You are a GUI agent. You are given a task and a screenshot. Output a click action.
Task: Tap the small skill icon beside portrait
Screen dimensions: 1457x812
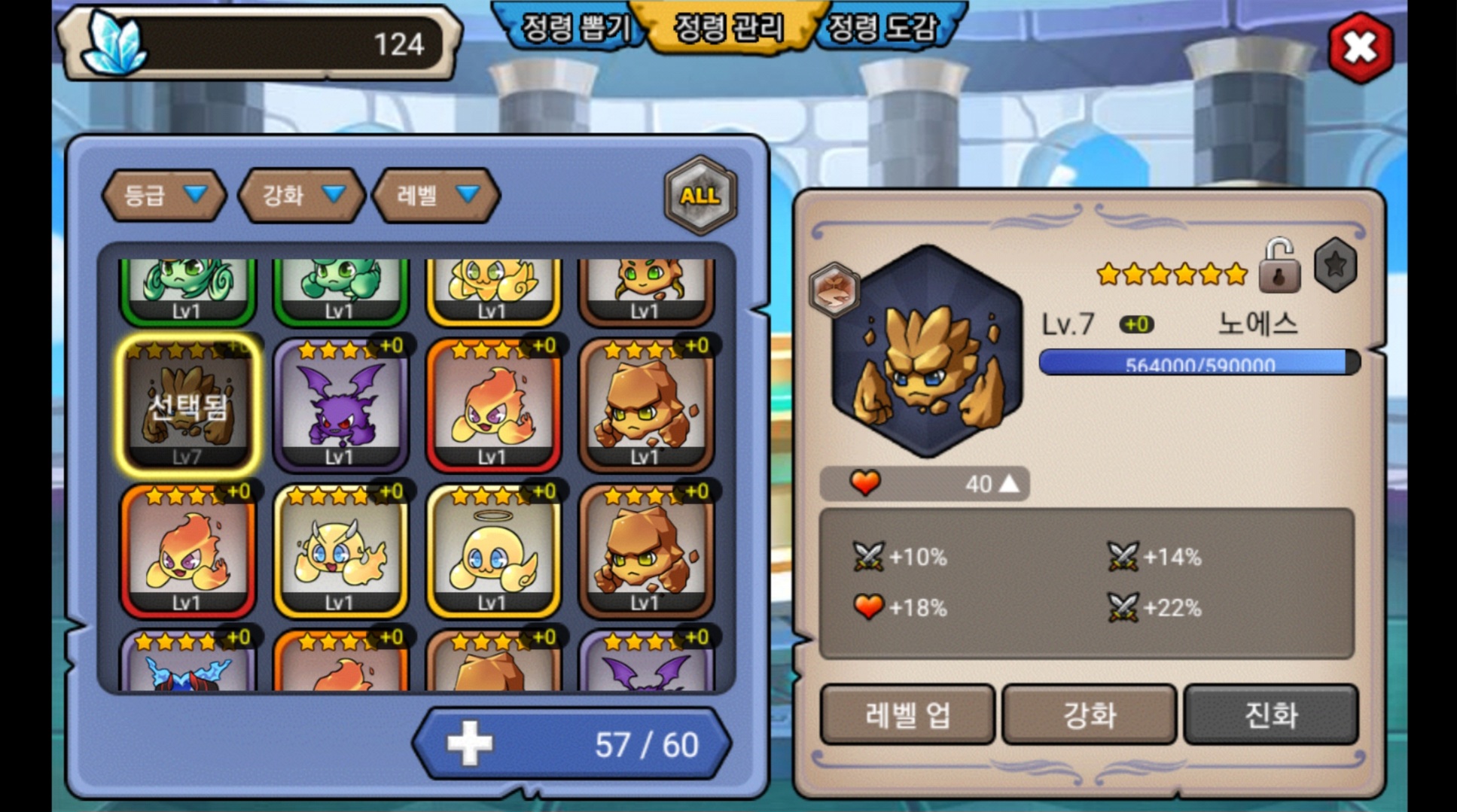(x=834, y=289)
